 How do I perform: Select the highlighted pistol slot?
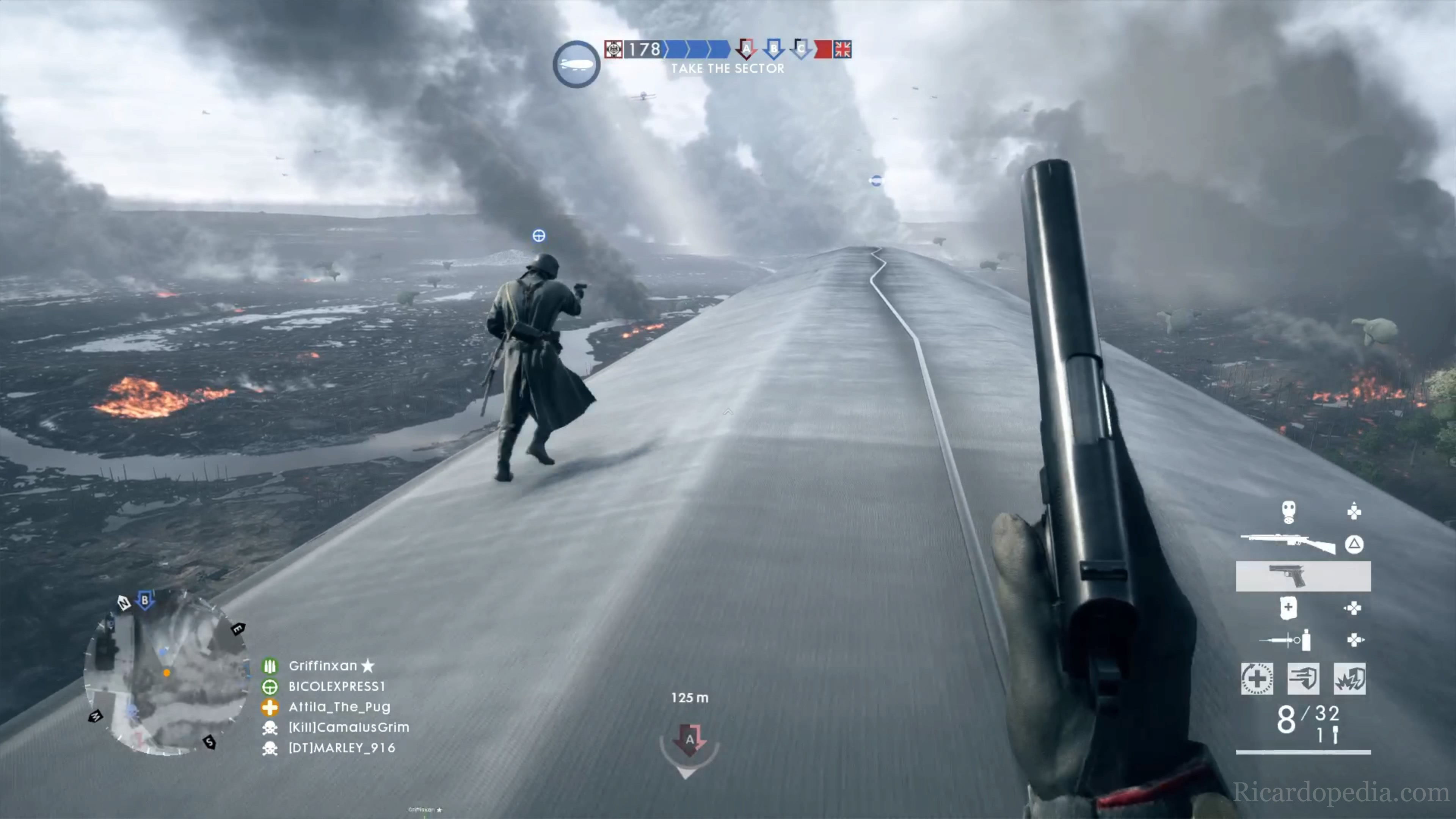(1303, 576)
